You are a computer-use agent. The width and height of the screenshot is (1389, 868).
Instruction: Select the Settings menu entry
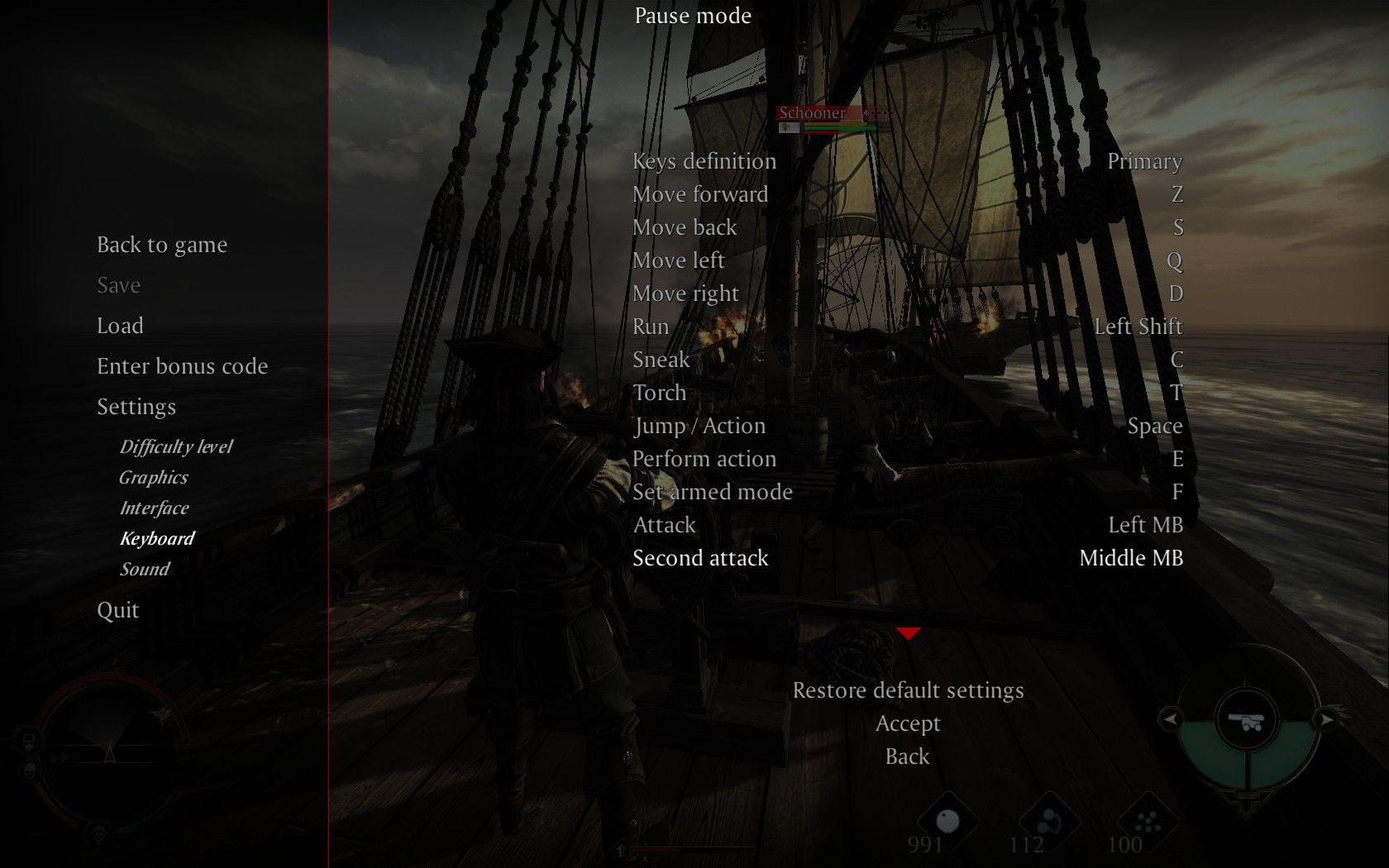(136, 407)
